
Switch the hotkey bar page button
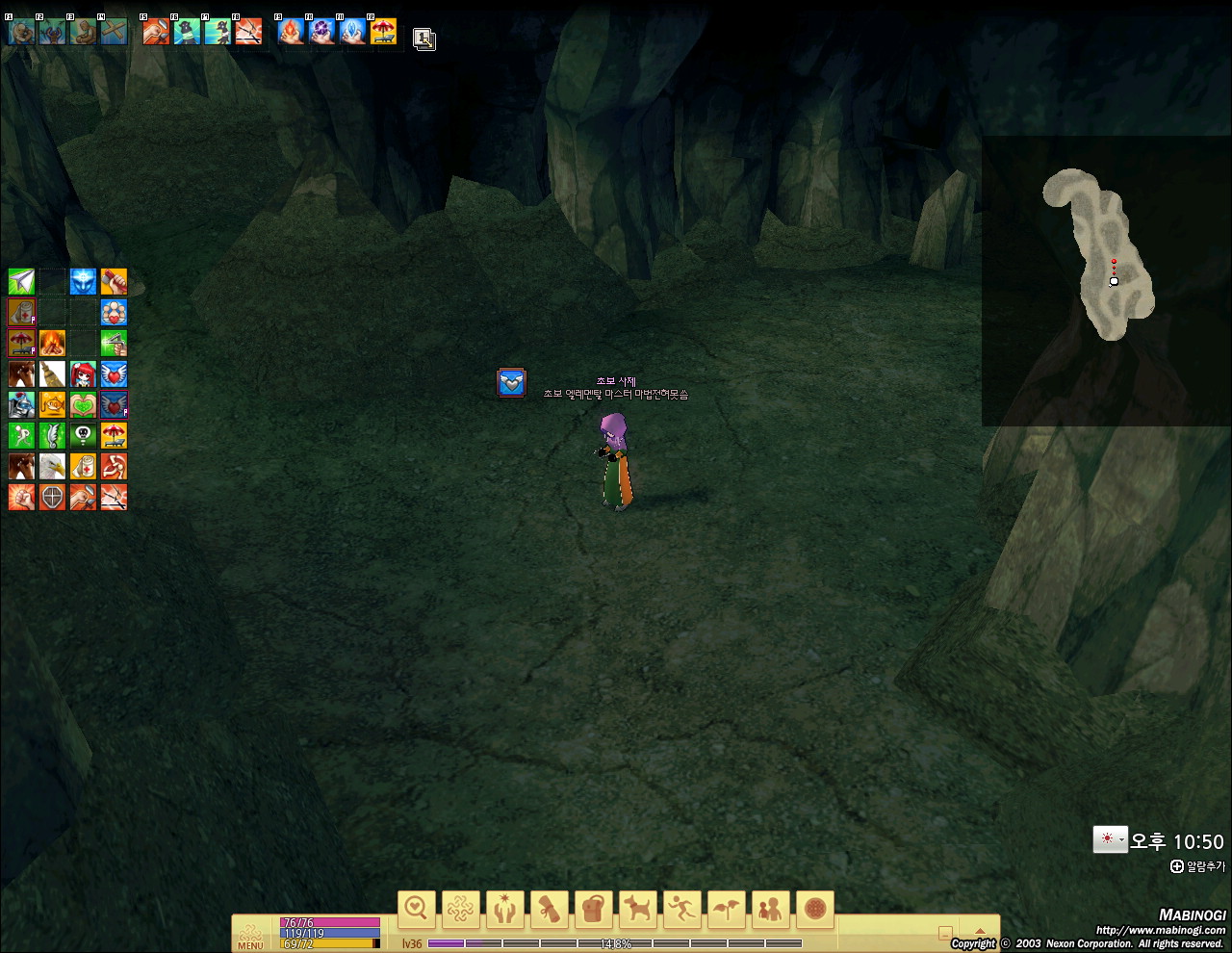click(x=424, y=39)
